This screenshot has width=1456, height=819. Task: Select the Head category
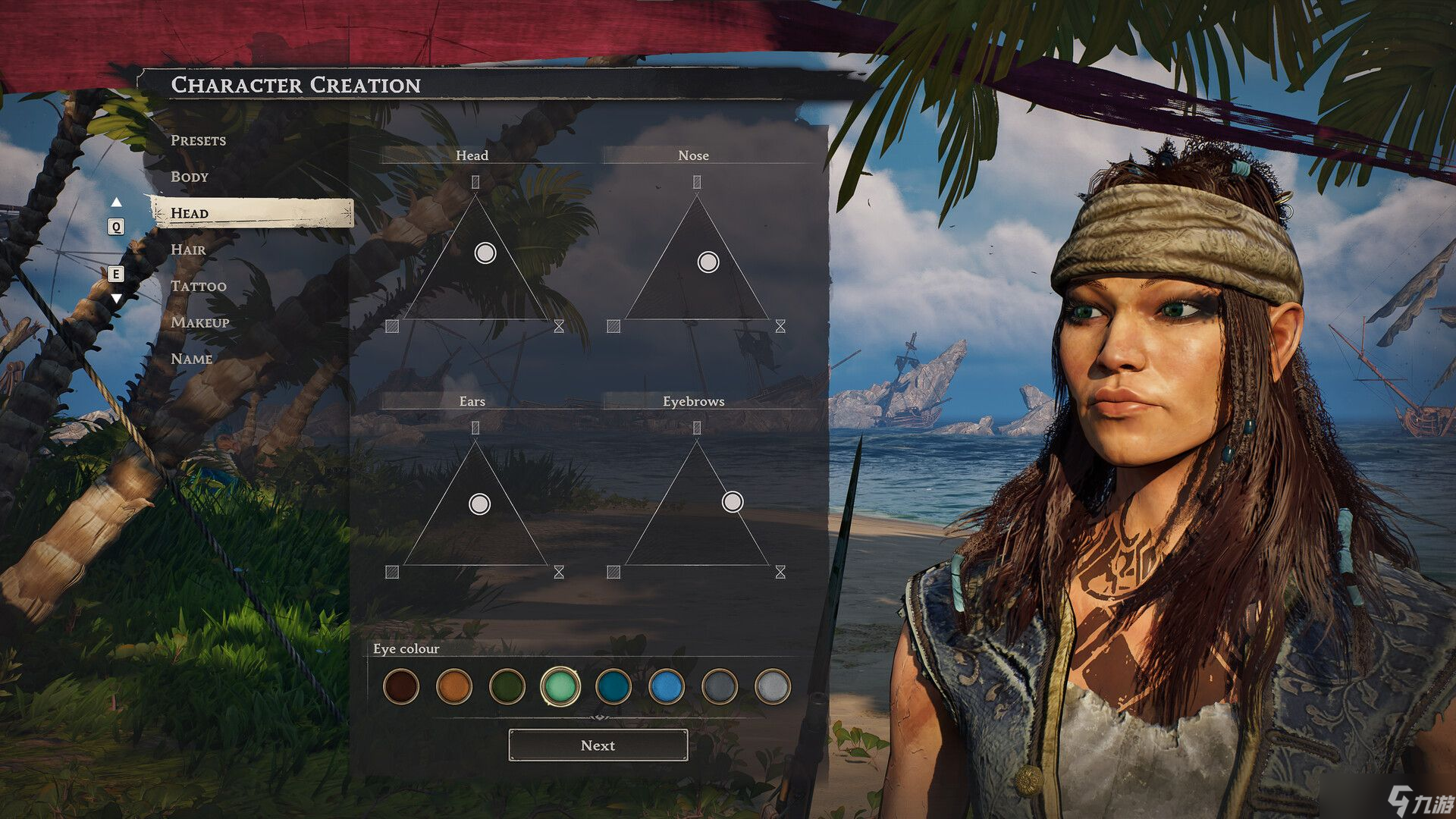click(x=189, y=213)
